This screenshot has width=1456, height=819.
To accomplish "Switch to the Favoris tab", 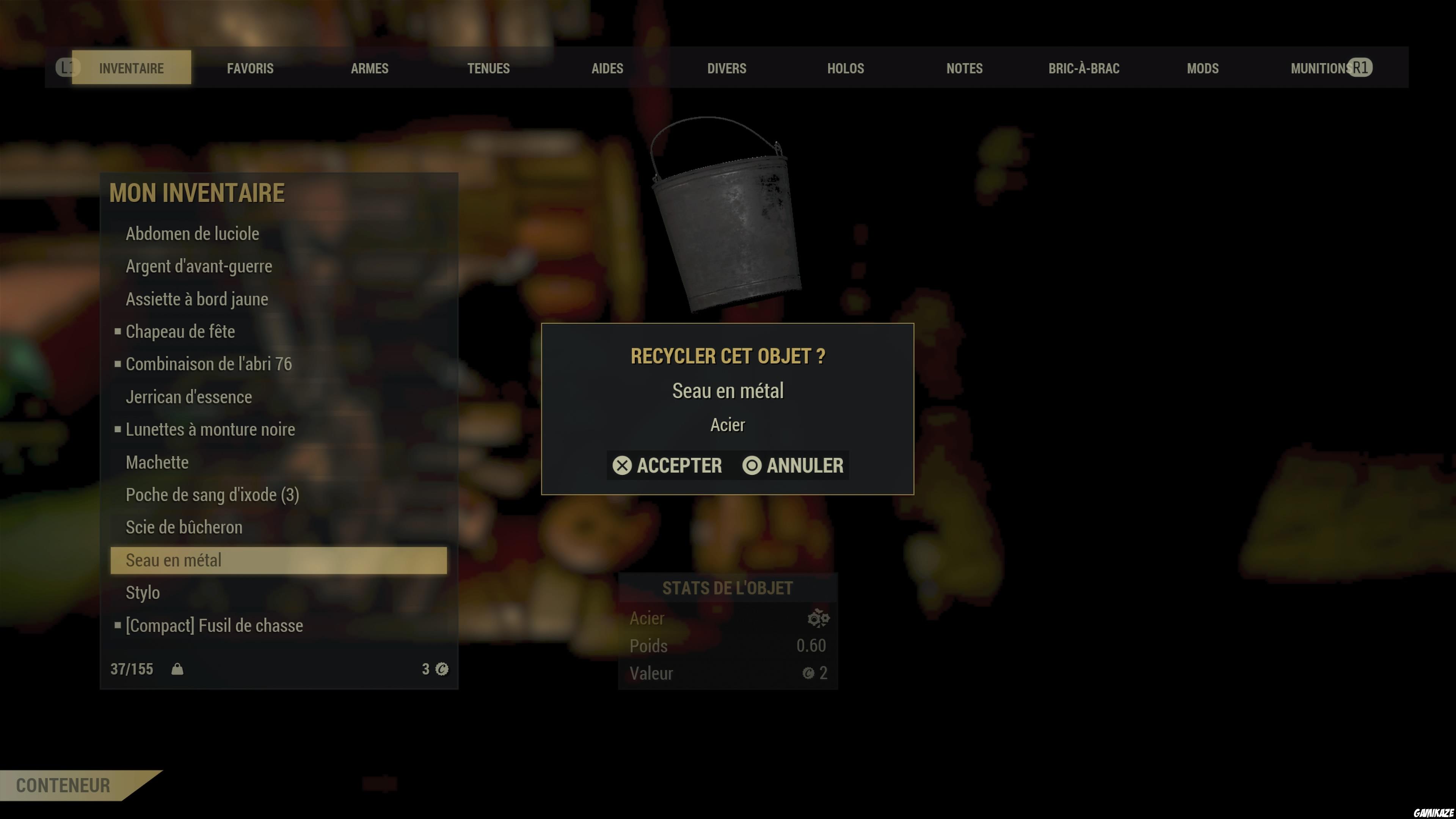I will click(250, 68).
